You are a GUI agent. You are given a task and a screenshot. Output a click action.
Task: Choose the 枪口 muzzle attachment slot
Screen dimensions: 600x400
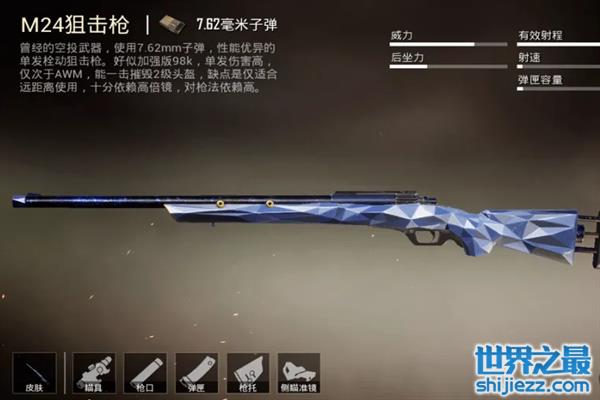click(144, 372)
